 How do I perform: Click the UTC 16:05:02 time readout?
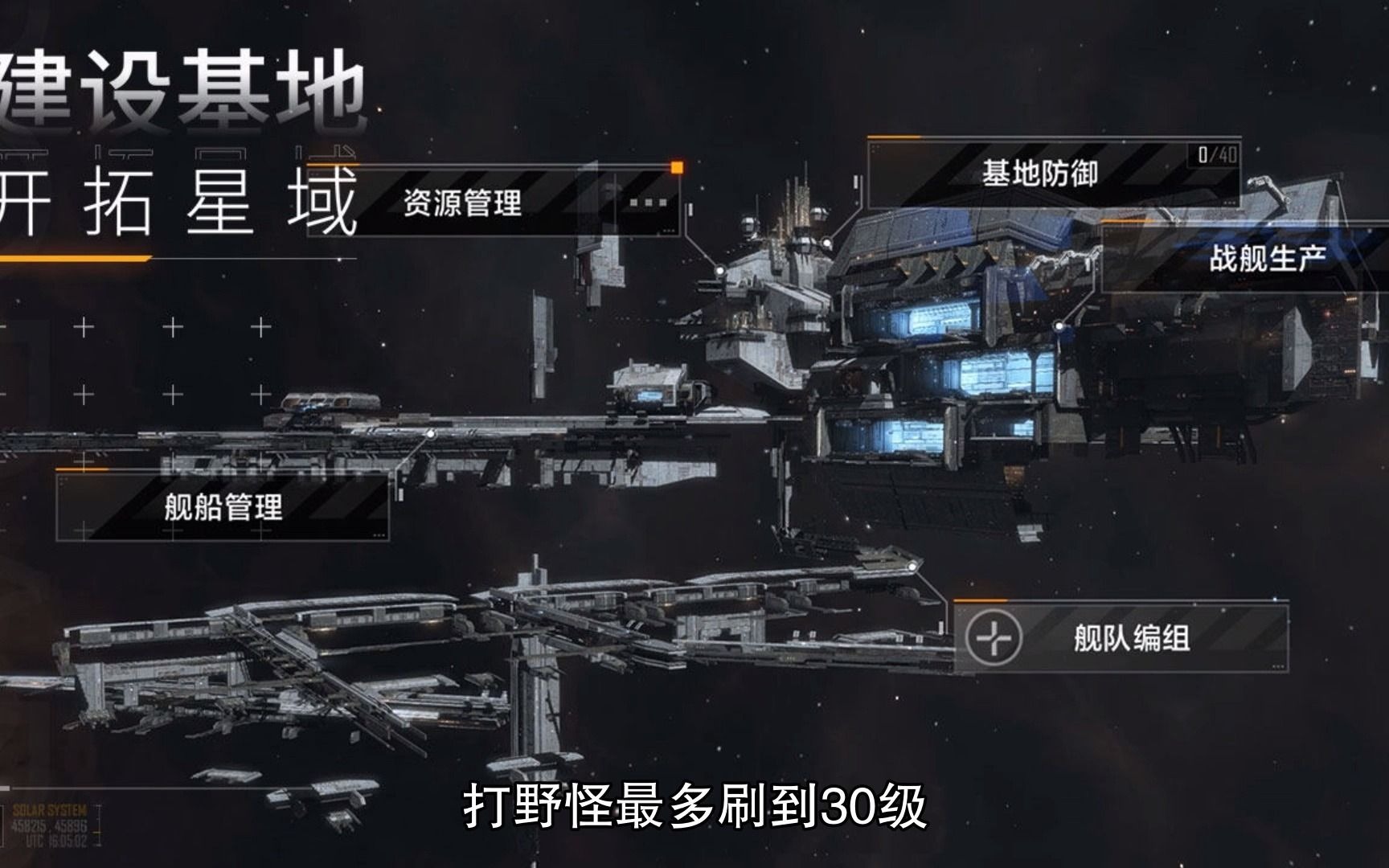(55, 841)
